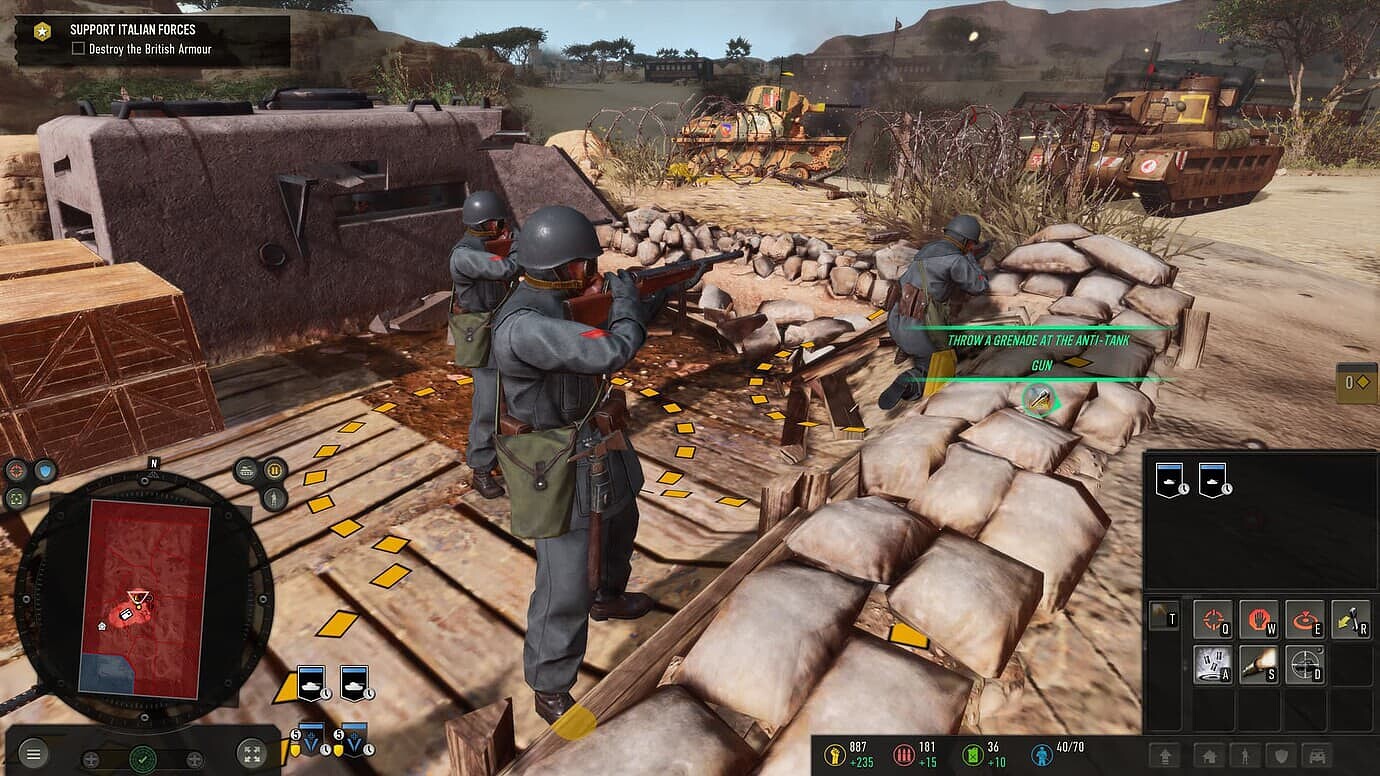1380x776 pixels.
Task: Activate the falling shells barrage ability (A)
Action: [1214, 664]
